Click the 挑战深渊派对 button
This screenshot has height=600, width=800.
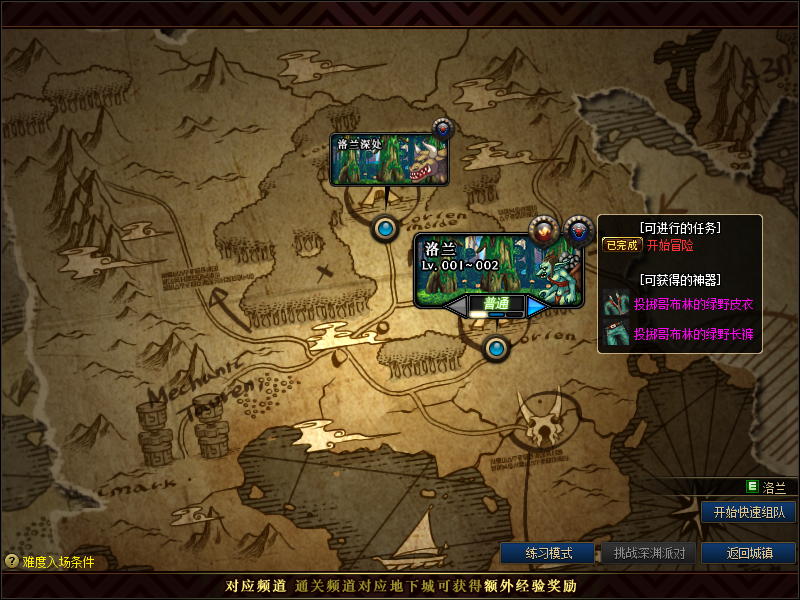[648, 553]
